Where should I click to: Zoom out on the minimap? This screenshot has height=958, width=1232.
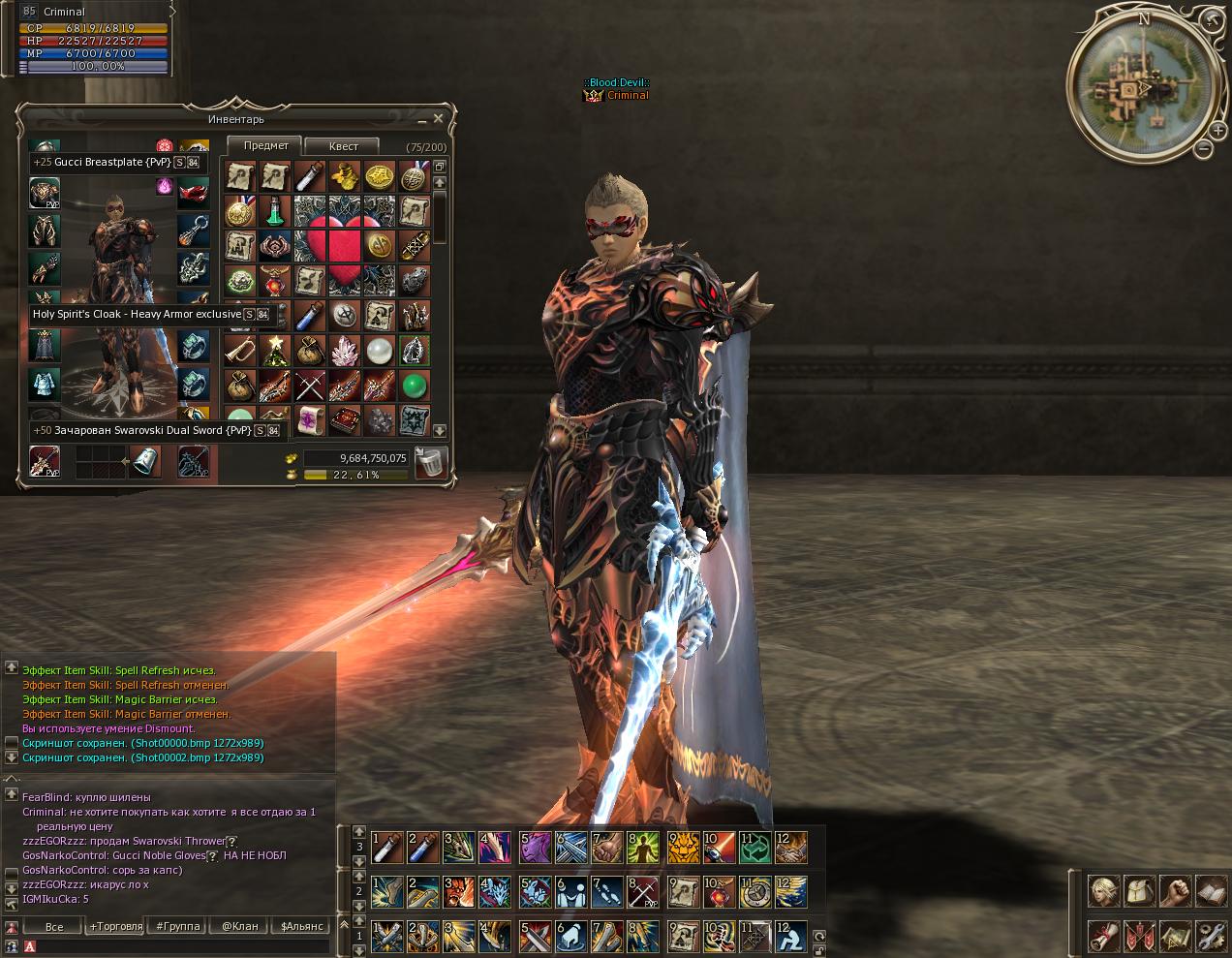tap(1204, 149)
